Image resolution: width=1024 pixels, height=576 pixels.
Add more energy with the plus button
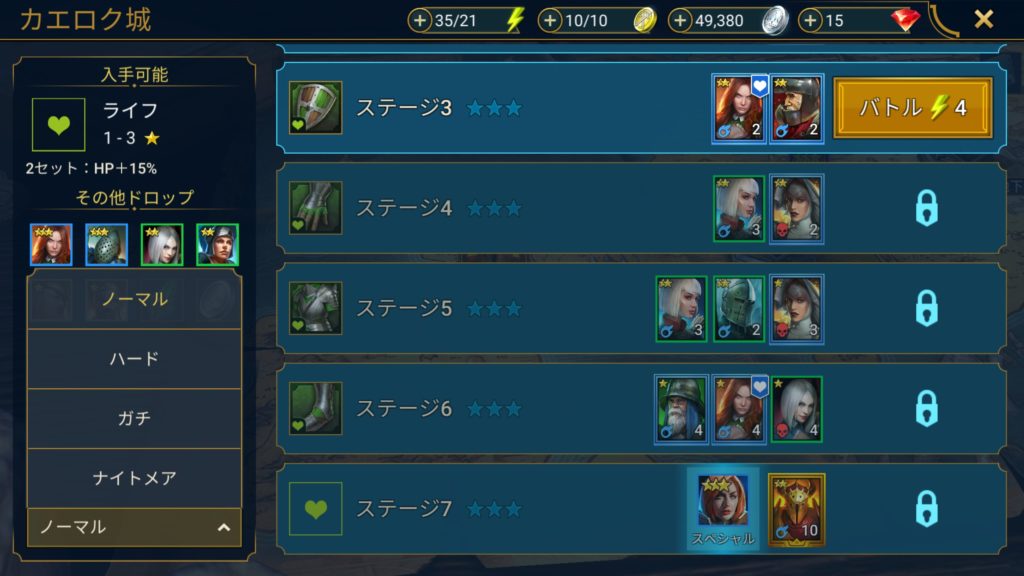[x=420, y=20]
